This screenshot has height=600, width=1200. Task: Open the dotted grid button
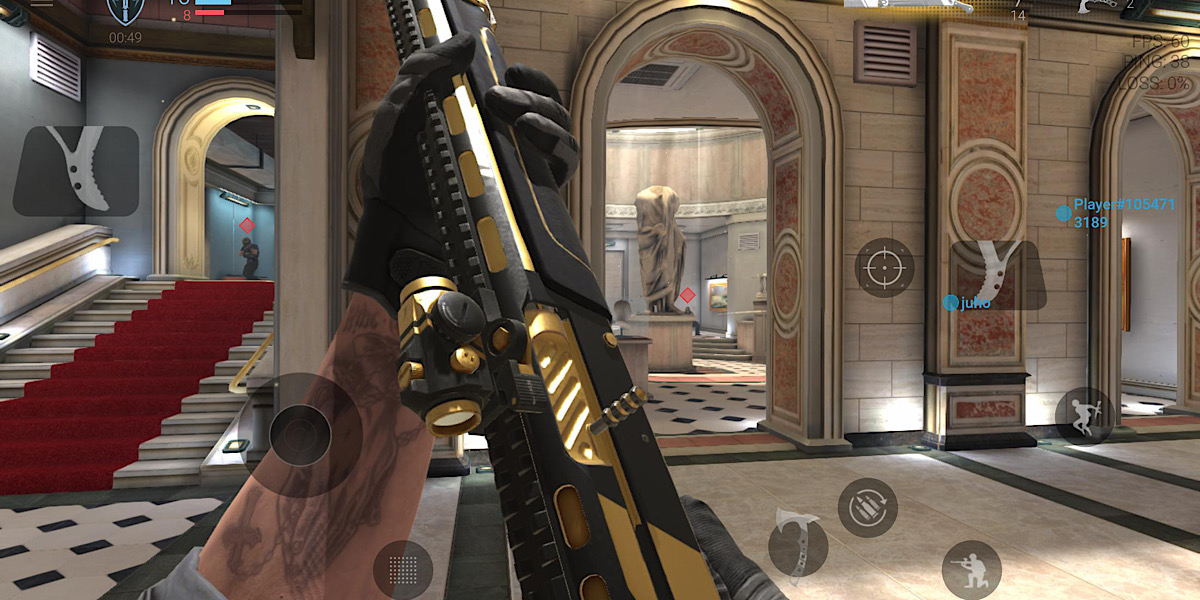click(402, 570)
